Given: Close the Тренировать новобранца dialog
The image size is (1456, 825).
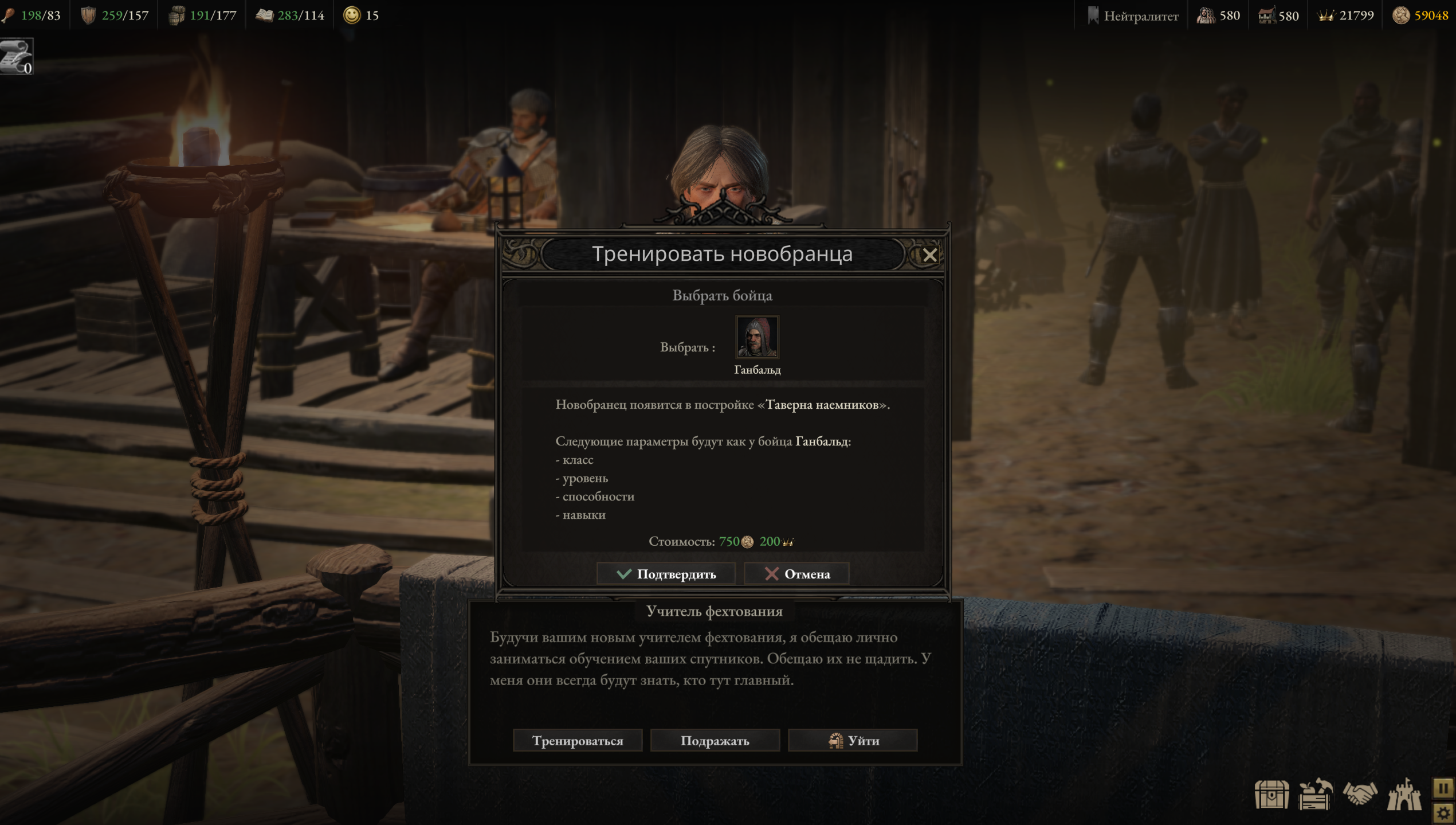Looking at the screenshot, I should [929, 255].
